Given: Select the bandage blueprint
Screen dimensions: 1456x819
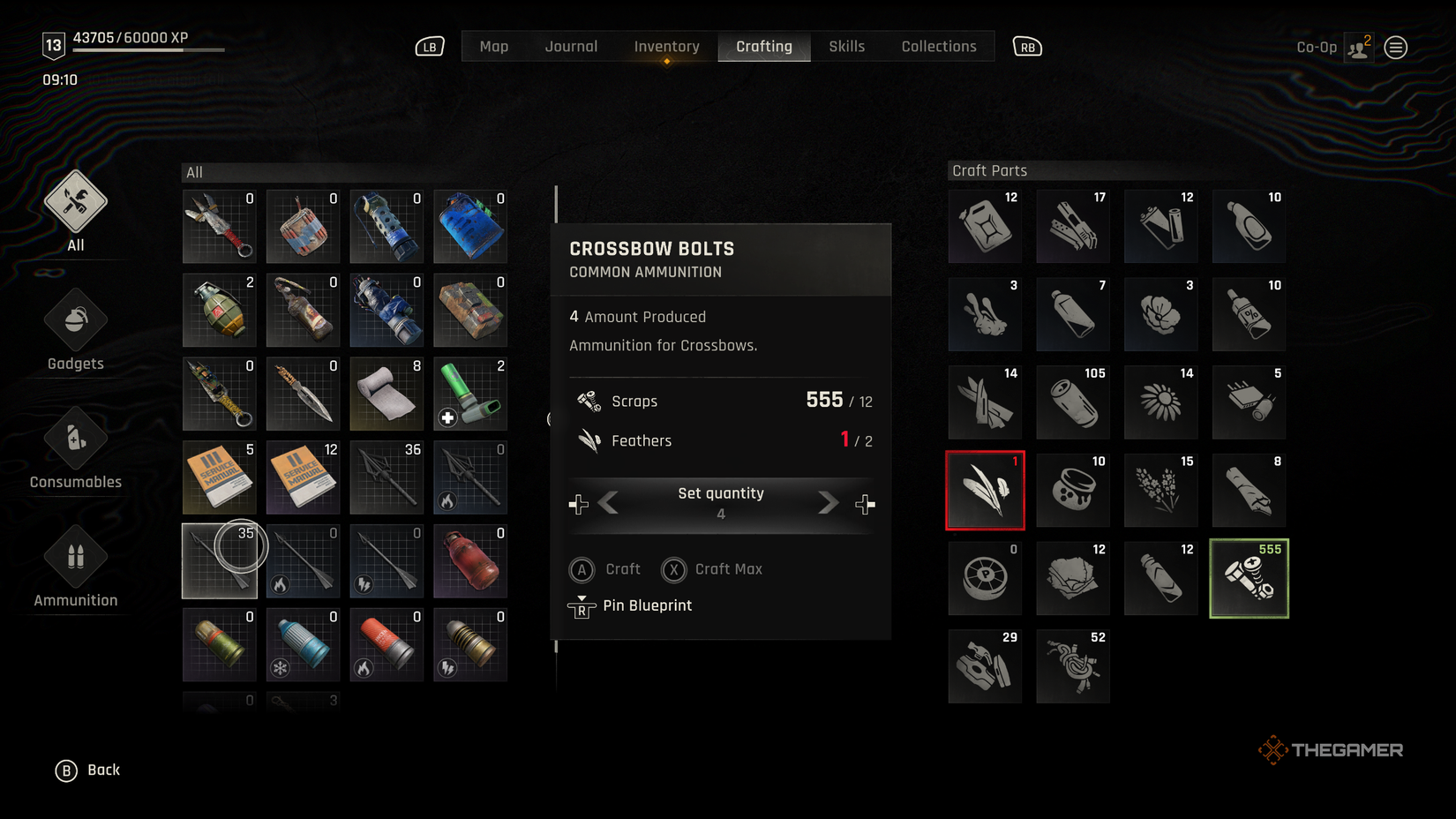Looking at the screenshot, I should click(x=387, y=394).
